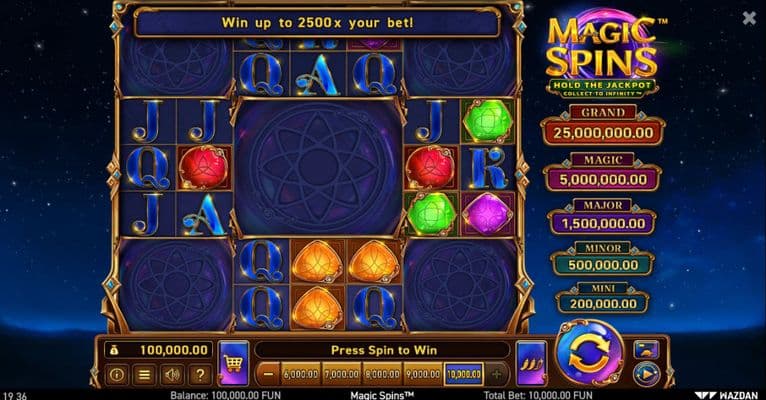Close the game with the X

coord(750,18)
